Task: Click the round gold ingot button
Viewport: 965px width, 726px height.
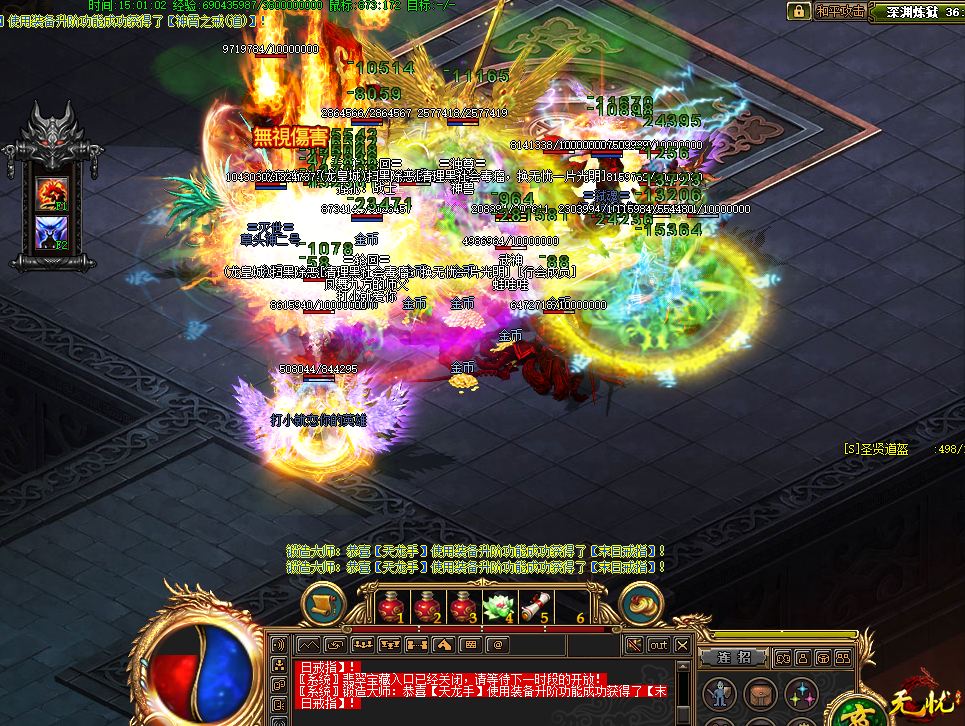Action: pos(642,604)
